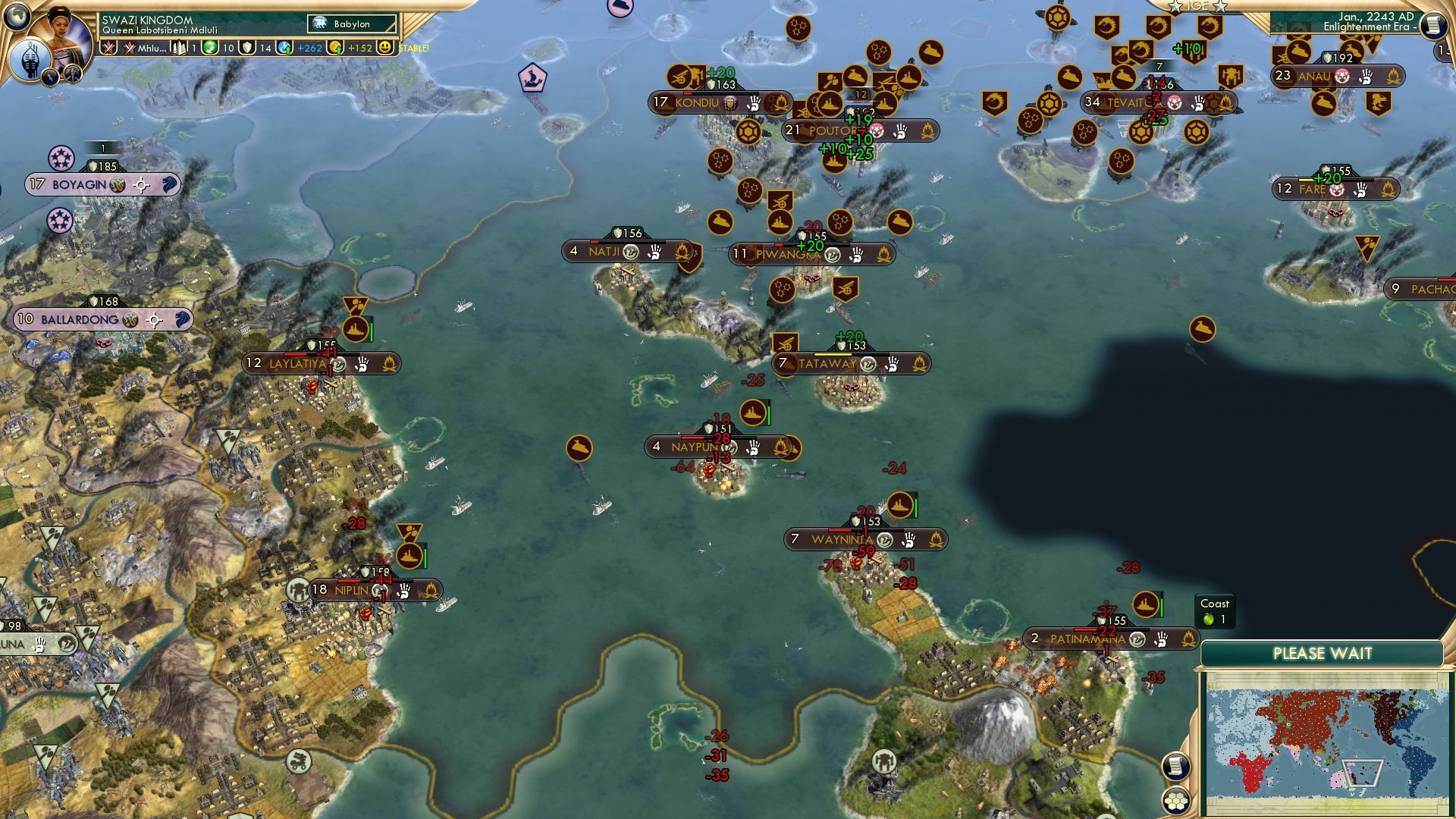Click the yellow smiley approval icon

[x=385, y=48]
